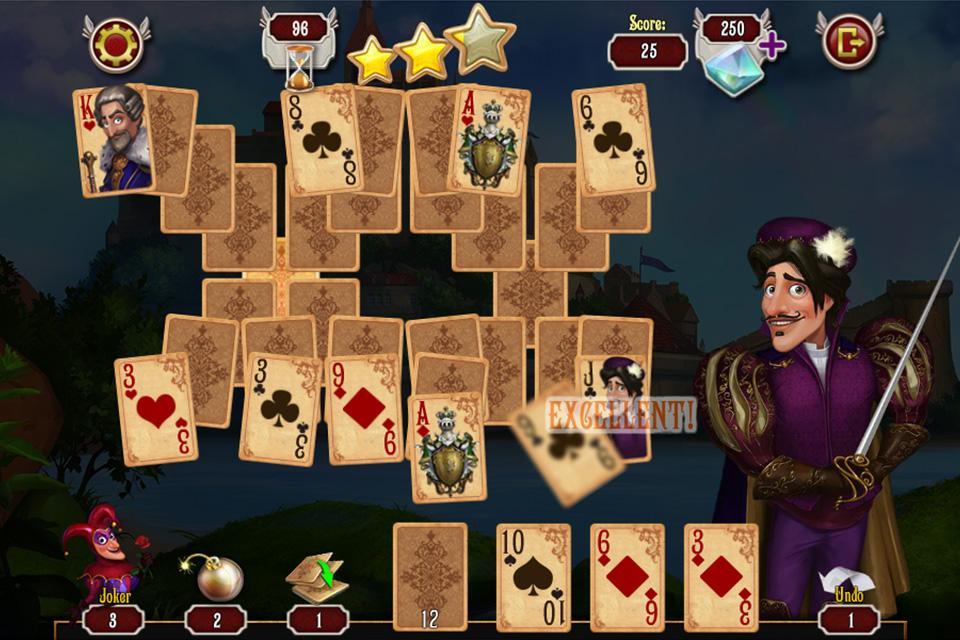Choose the lower Ace shield card

tap(448, 447)
